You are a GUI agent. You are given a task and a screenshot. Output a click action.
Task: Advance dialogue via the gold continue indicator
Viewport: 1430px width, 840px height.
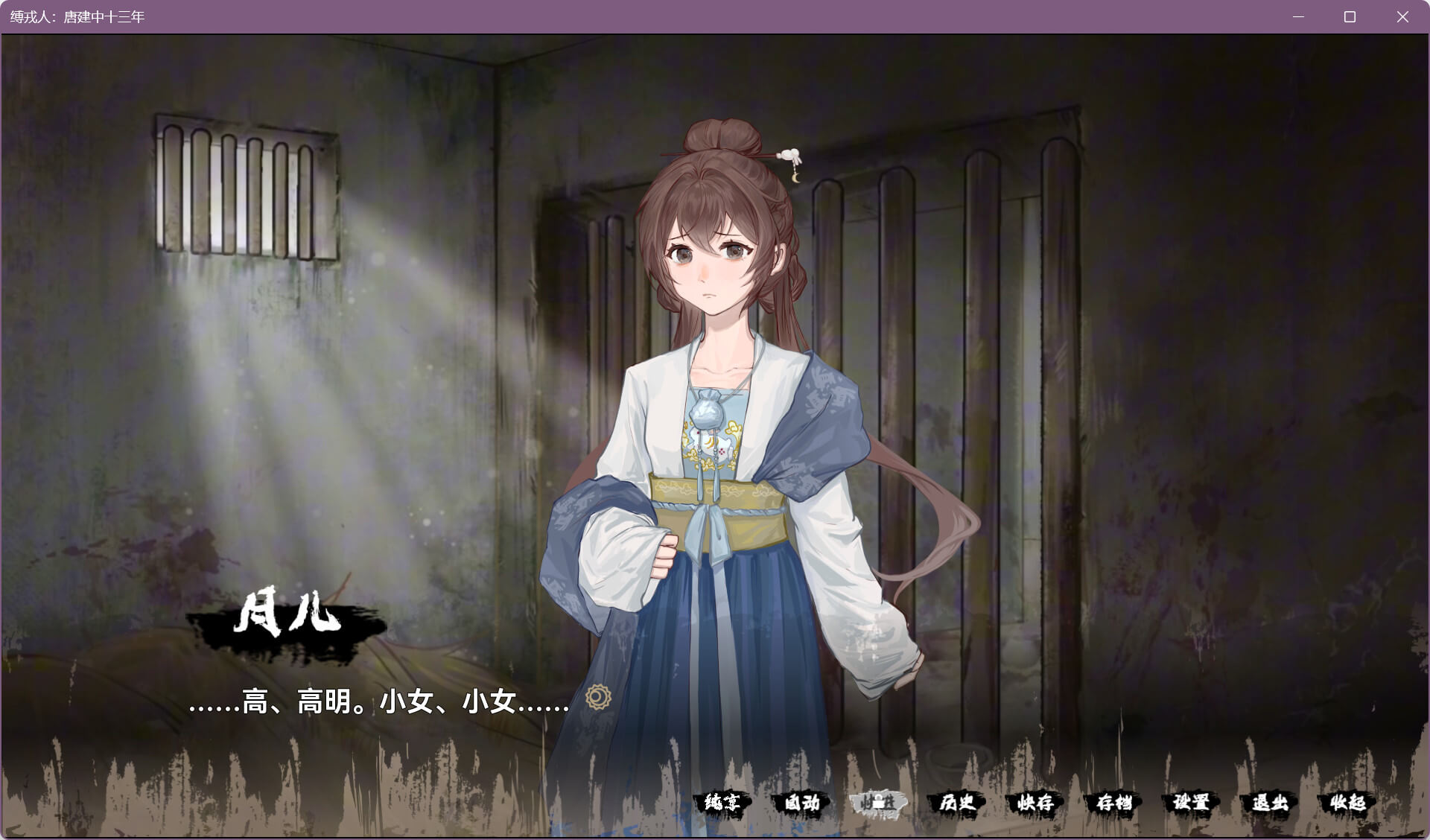point(598,697)
